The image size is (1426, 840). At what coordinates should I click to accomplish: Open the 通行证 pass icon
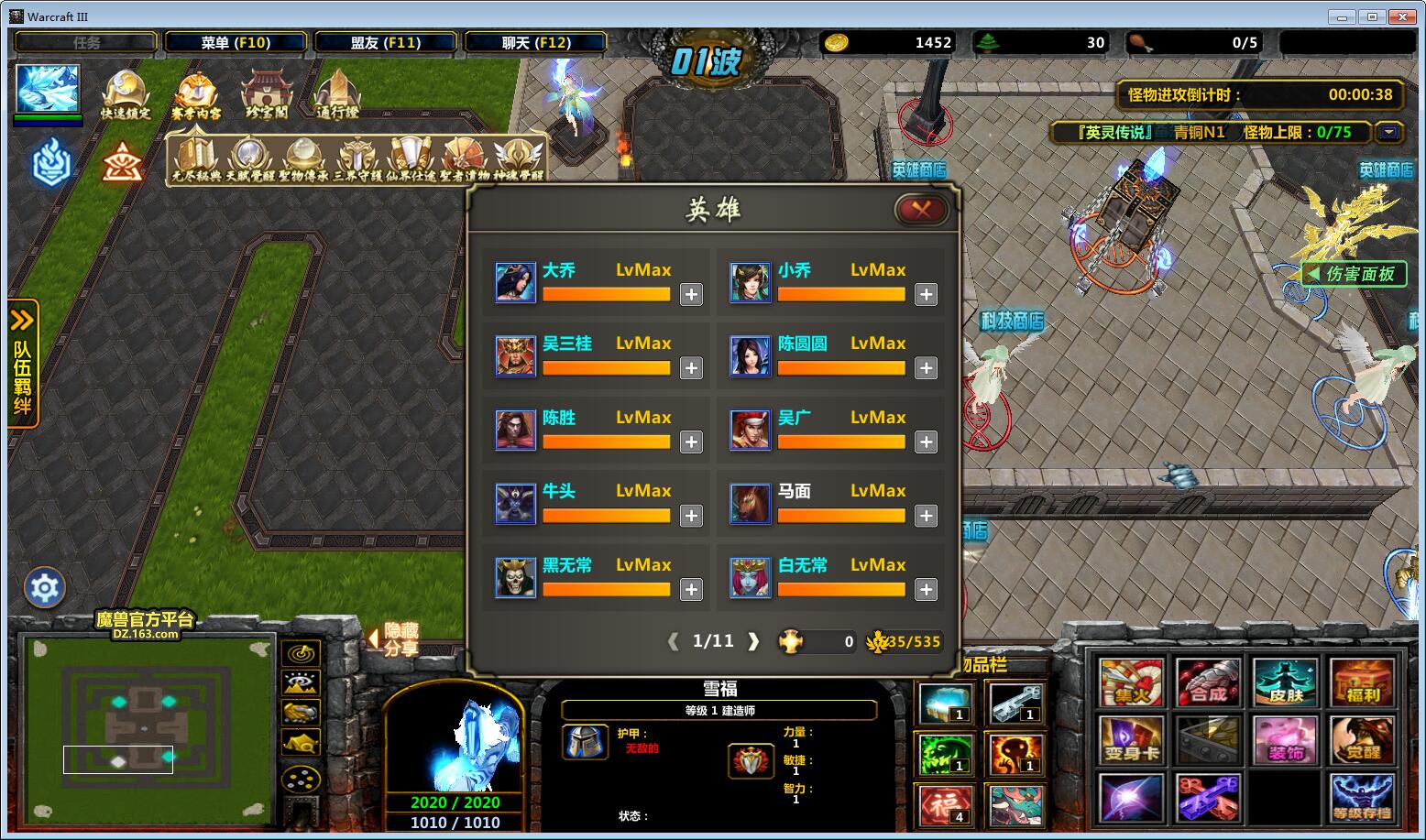coord(337,95)
